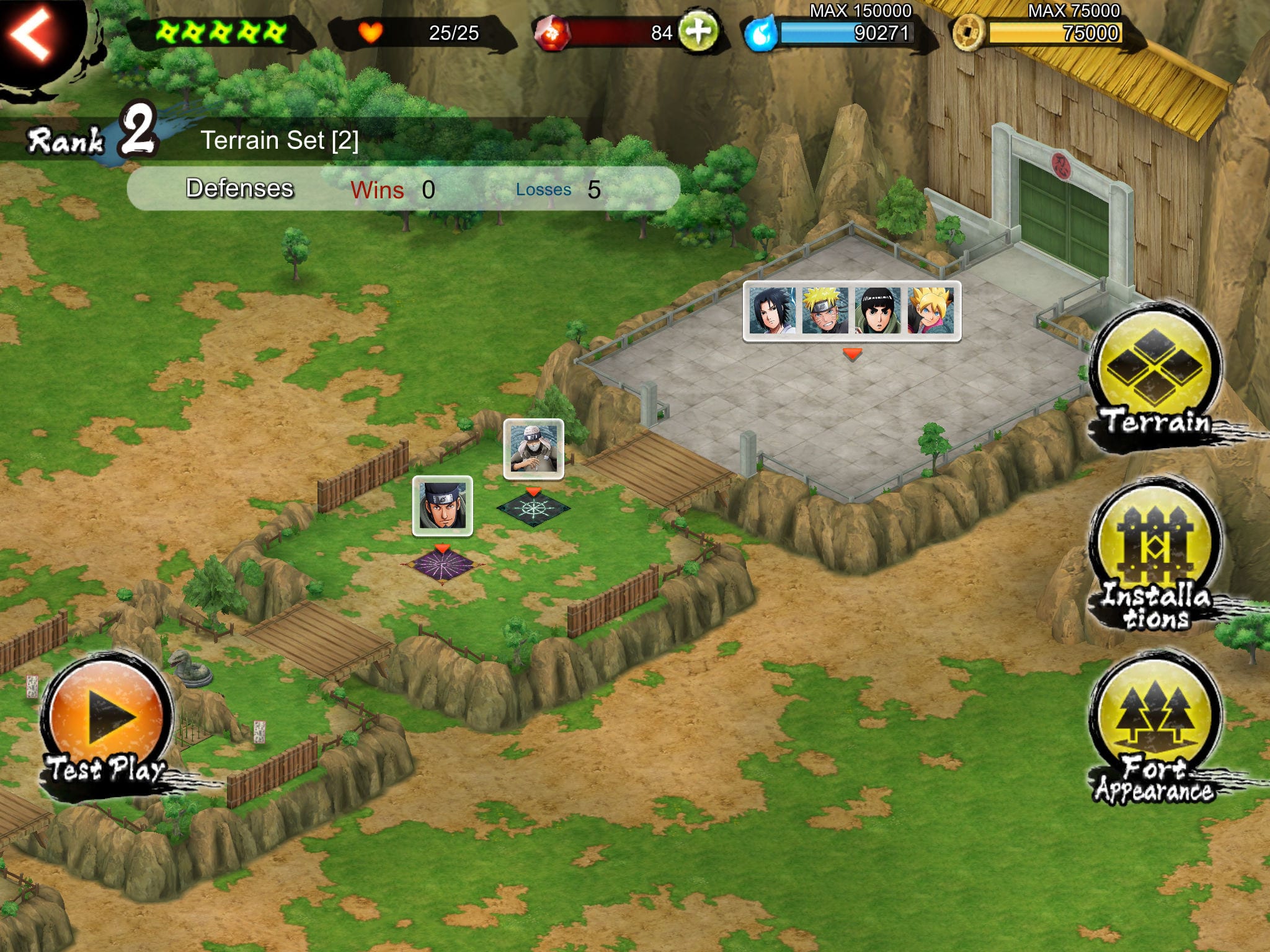
Task: Tap the Terrain Set [2] label
Action: pos(280,140)
